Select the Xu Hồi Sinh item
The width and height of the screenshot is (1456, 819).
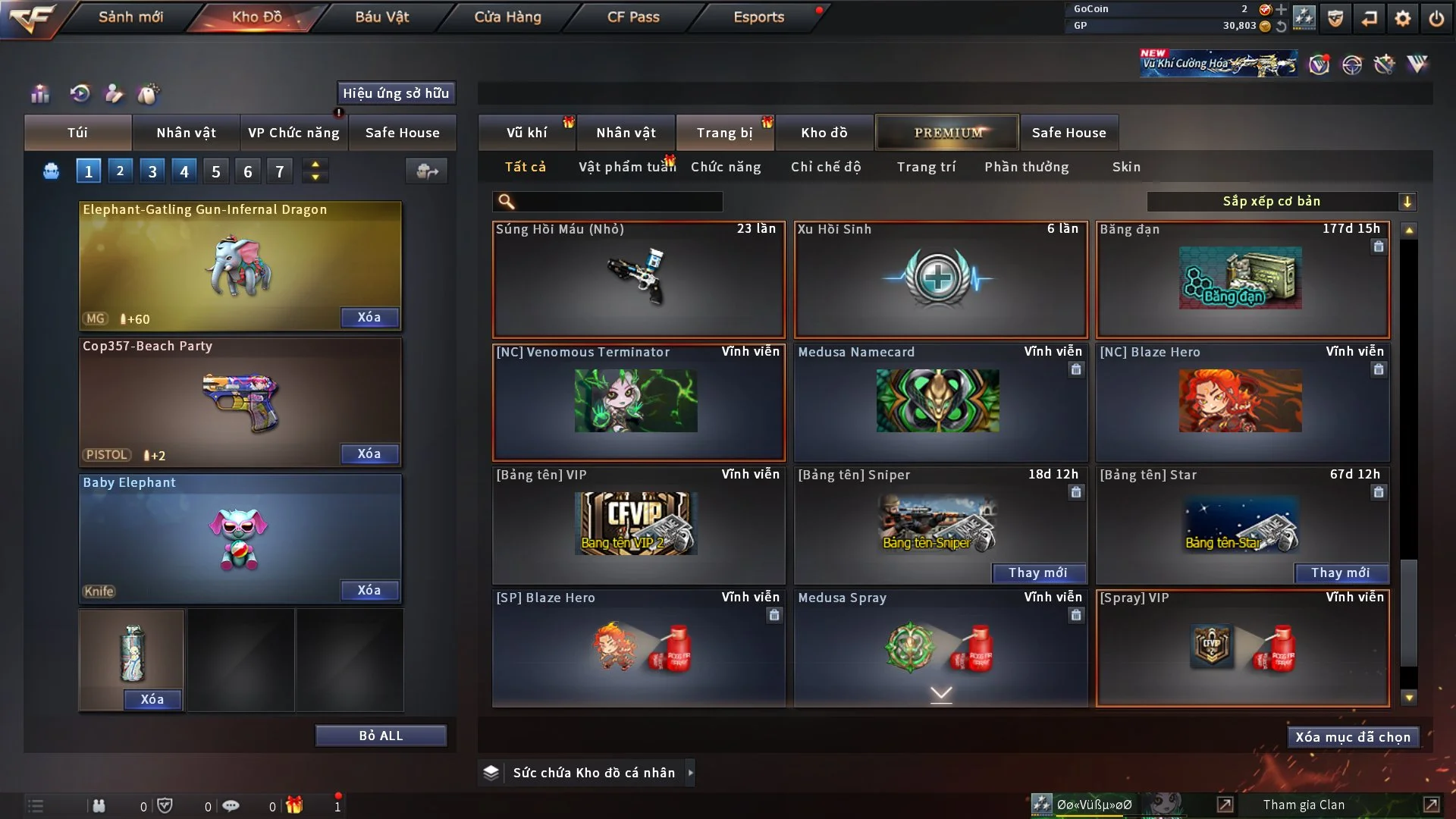coord(940,280)
